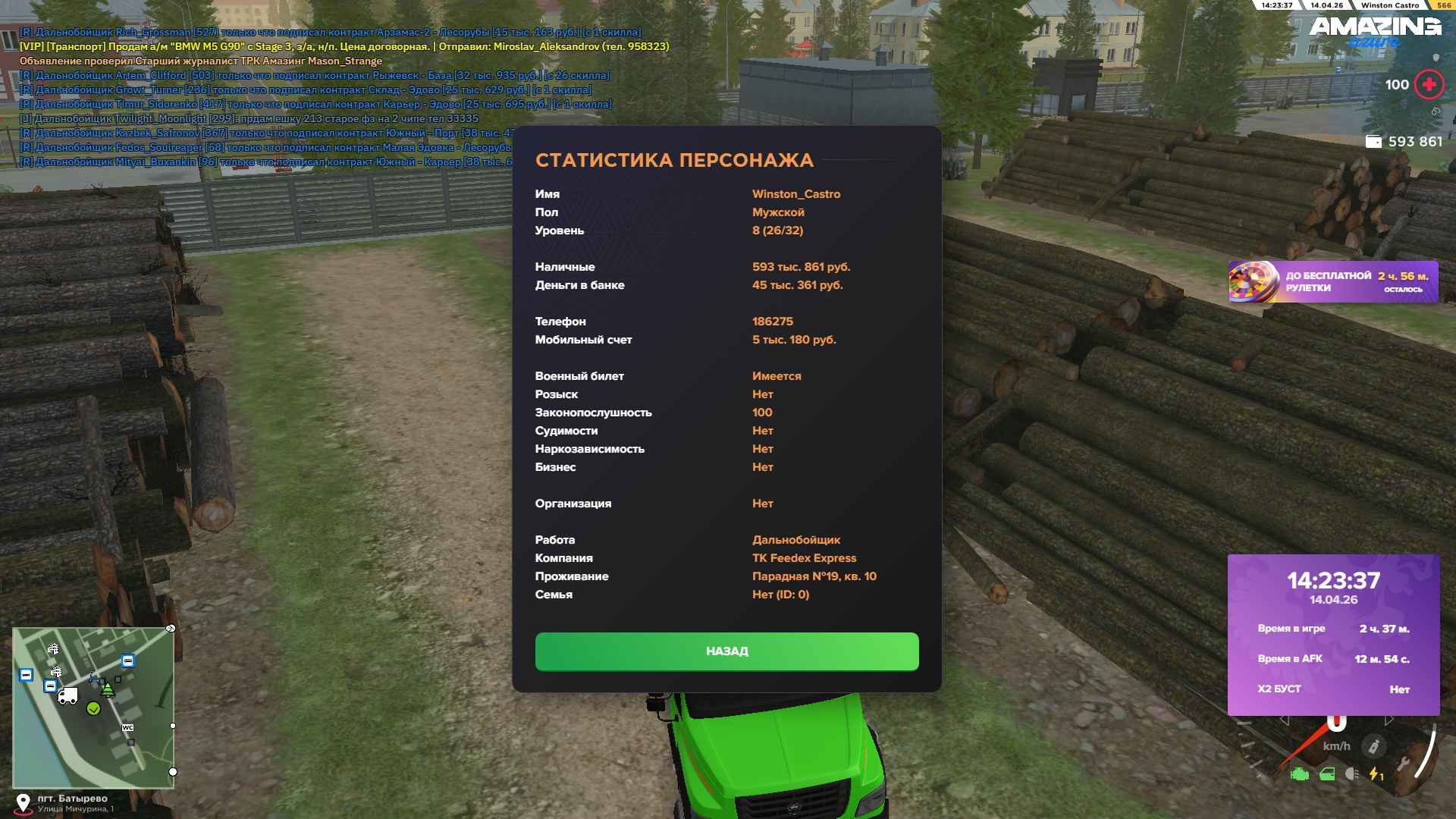This screenshot has height=819, width=1456.
Task: Click the wallet cash icon
Action: pos(1373,142)
